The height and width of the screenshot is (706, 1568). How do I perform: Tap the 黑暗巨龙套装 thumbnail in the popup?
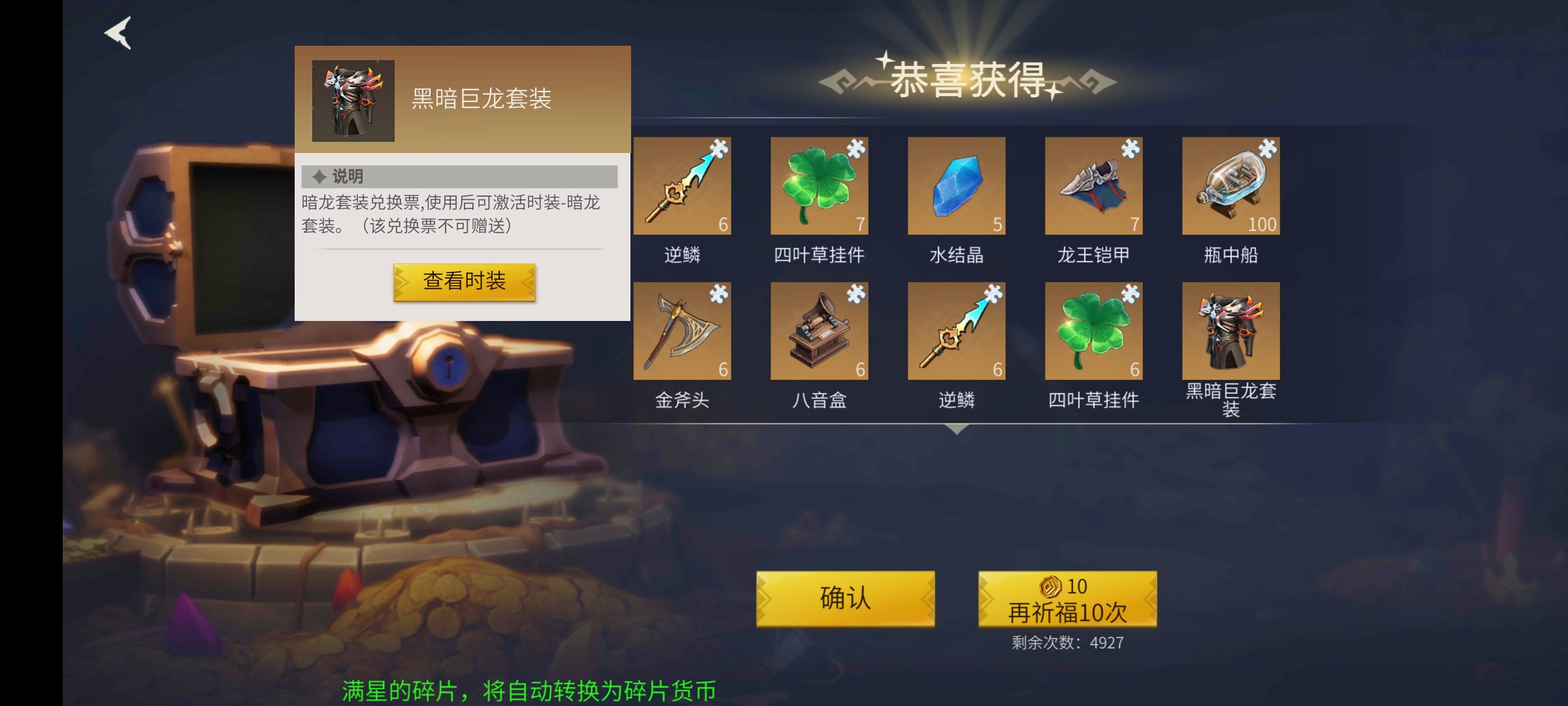[353, 99]
